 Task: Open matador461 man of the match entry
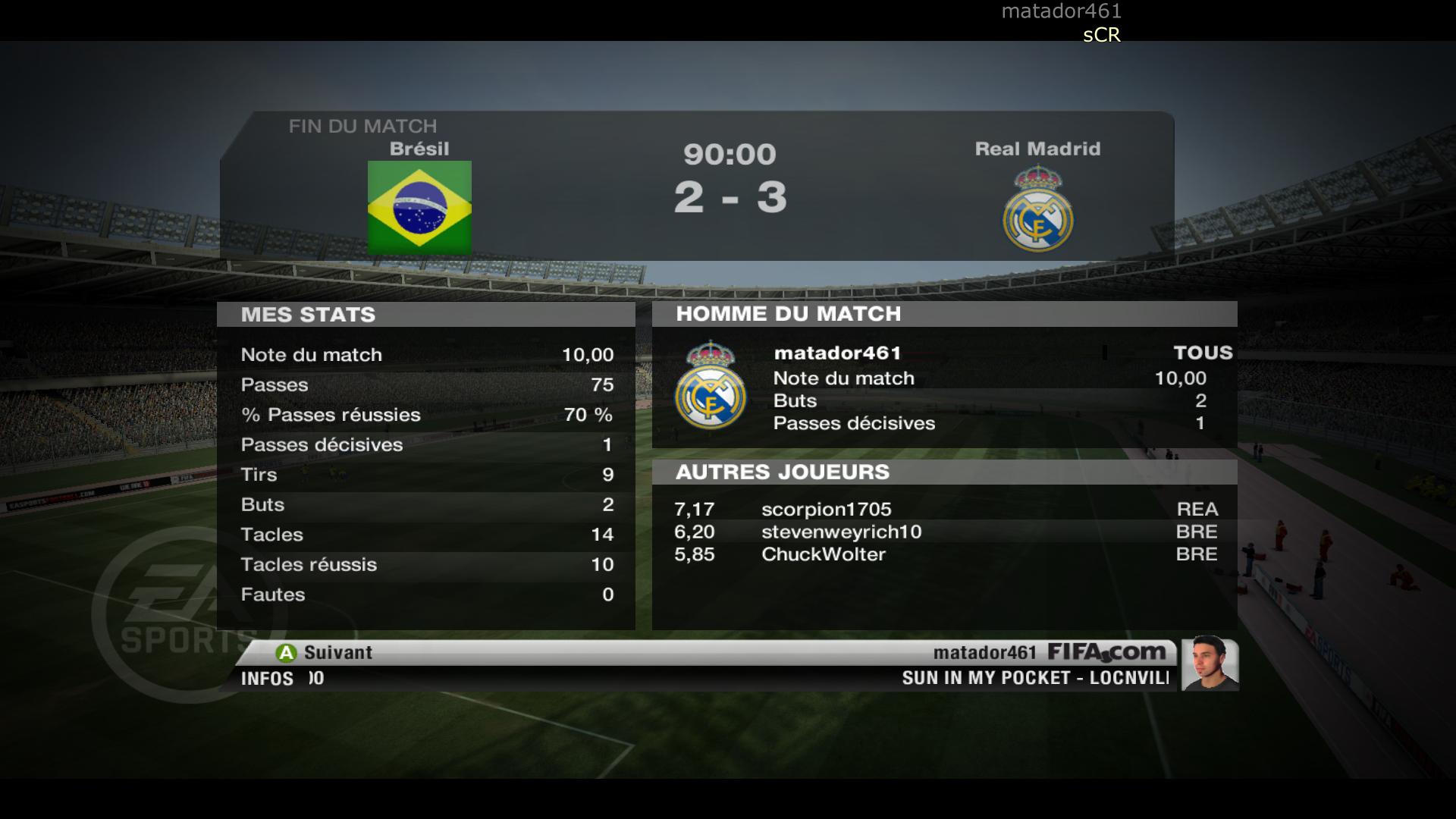click(837, 353)
